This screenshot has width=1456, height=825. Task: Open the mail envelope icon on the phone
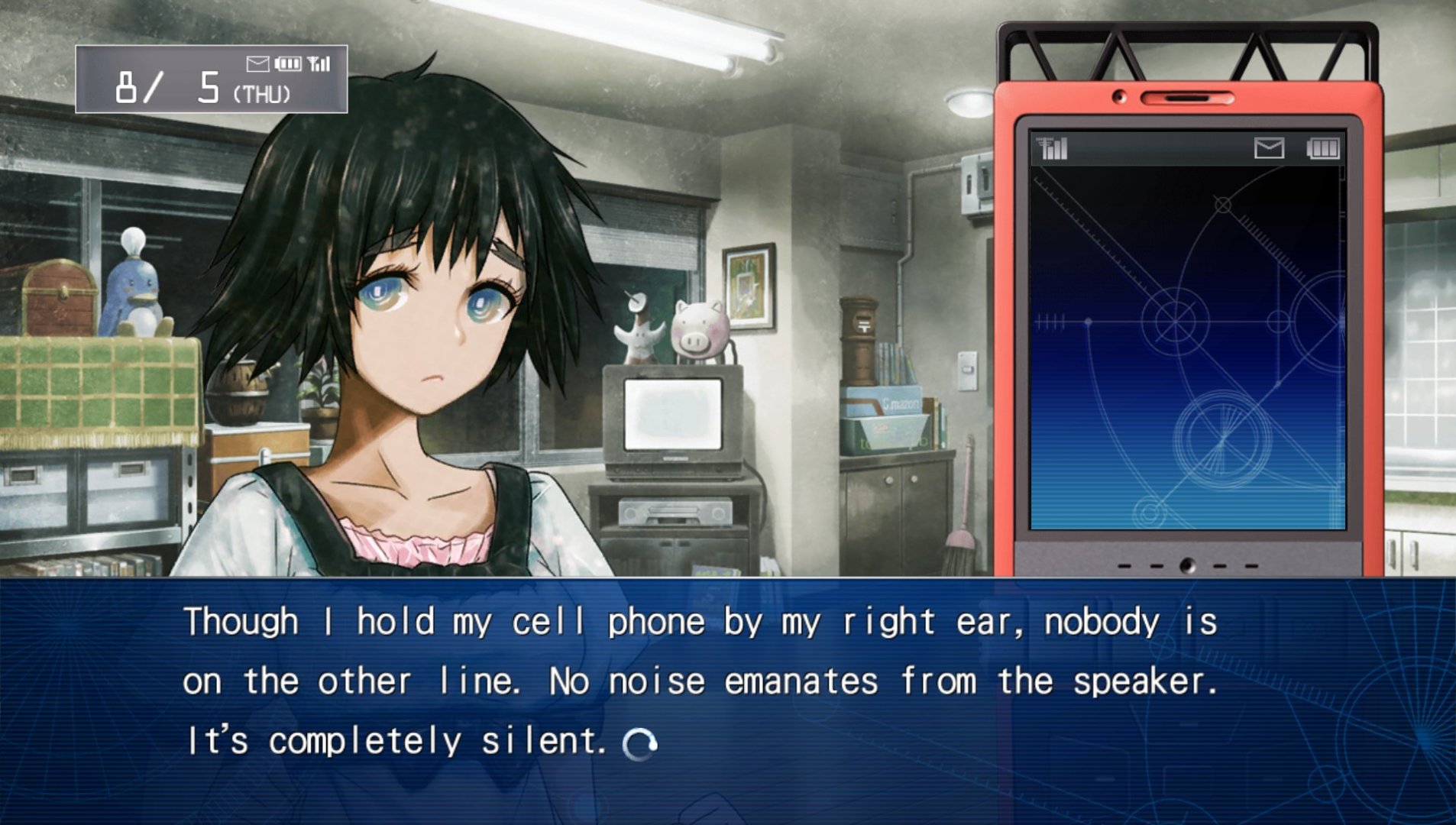(x=1269, y=148)
